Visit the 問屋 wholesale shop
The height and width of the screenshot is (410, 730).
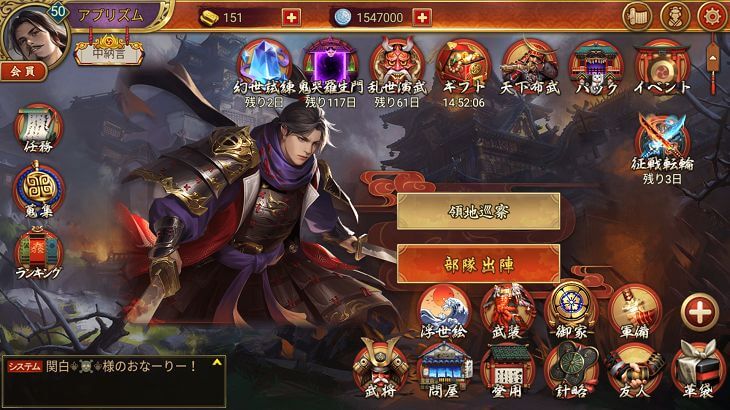tap(444, 367)
